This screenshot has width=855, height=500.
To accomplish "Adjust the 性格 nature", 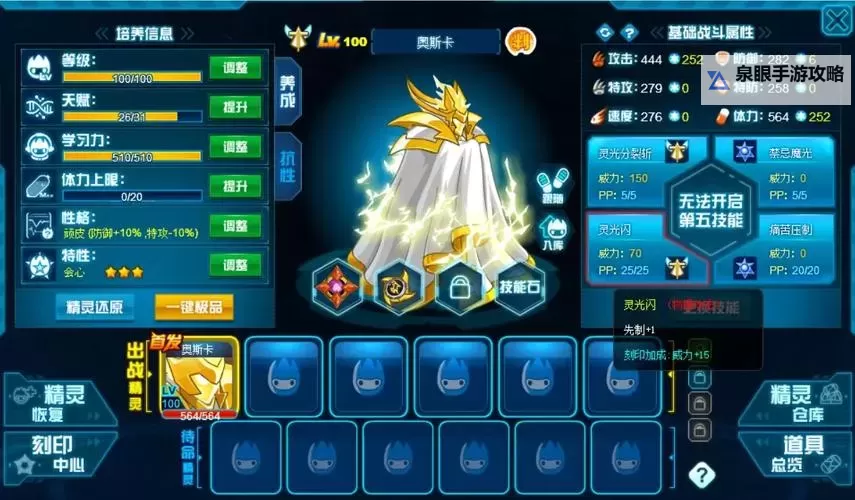I will [x=235, y=226].
